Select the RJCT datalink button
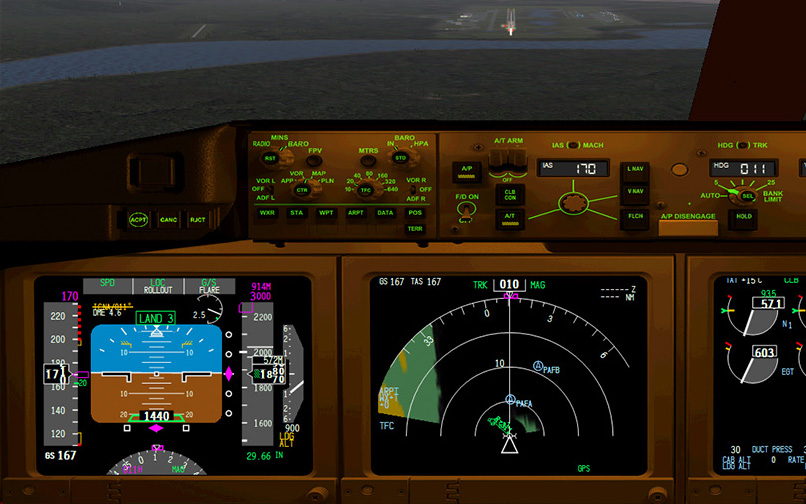The width and height of the screenshot is (806, 504). click(197, 219)
